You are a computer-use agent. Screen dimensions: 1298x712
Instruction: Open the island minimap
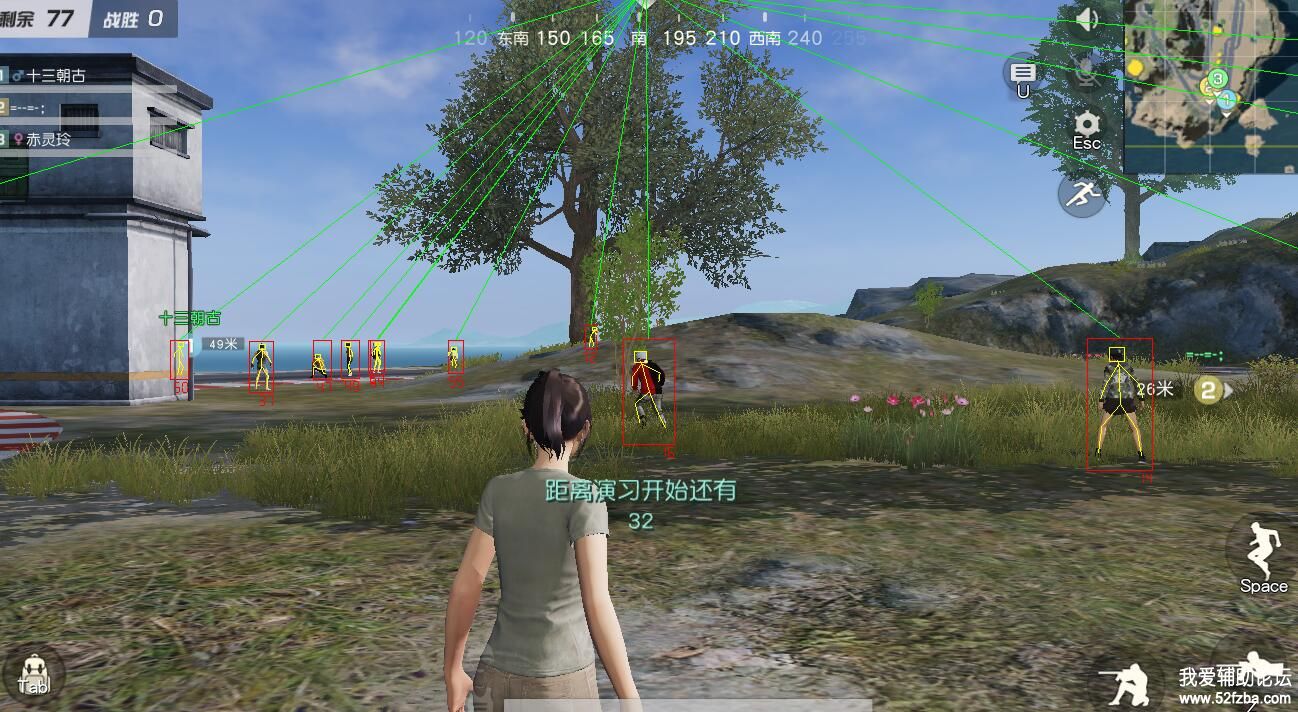(1210, 86)
